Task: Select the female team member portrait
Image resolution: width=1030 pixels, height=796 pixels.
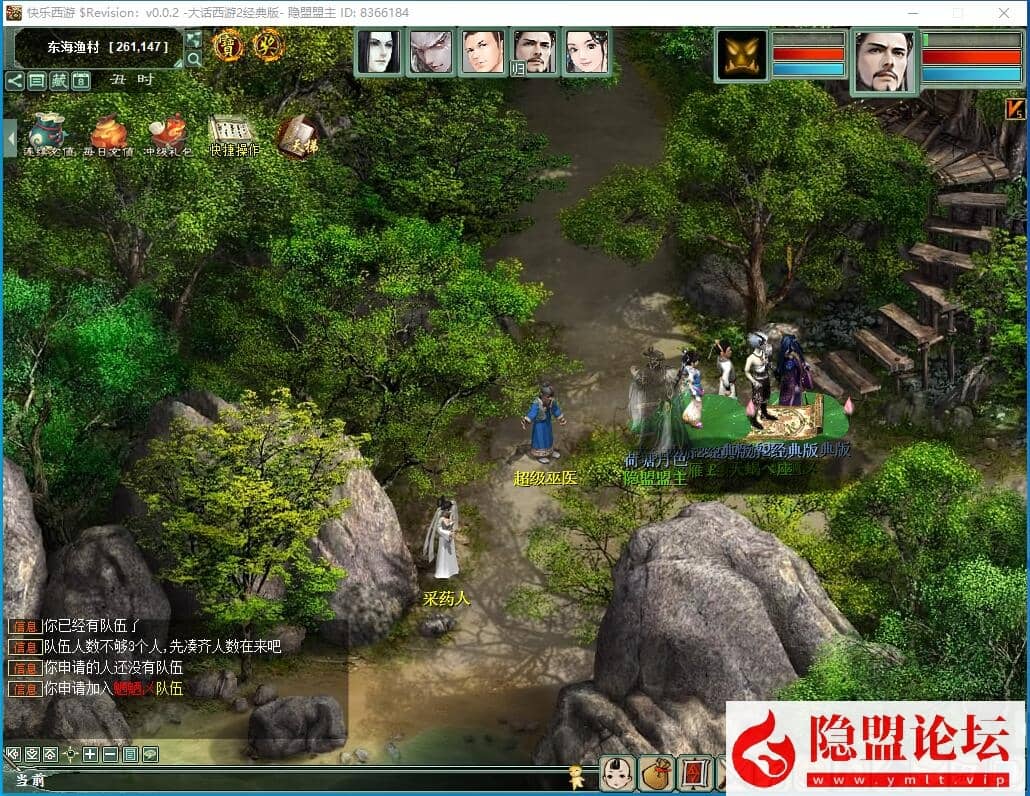Action: 587,52
